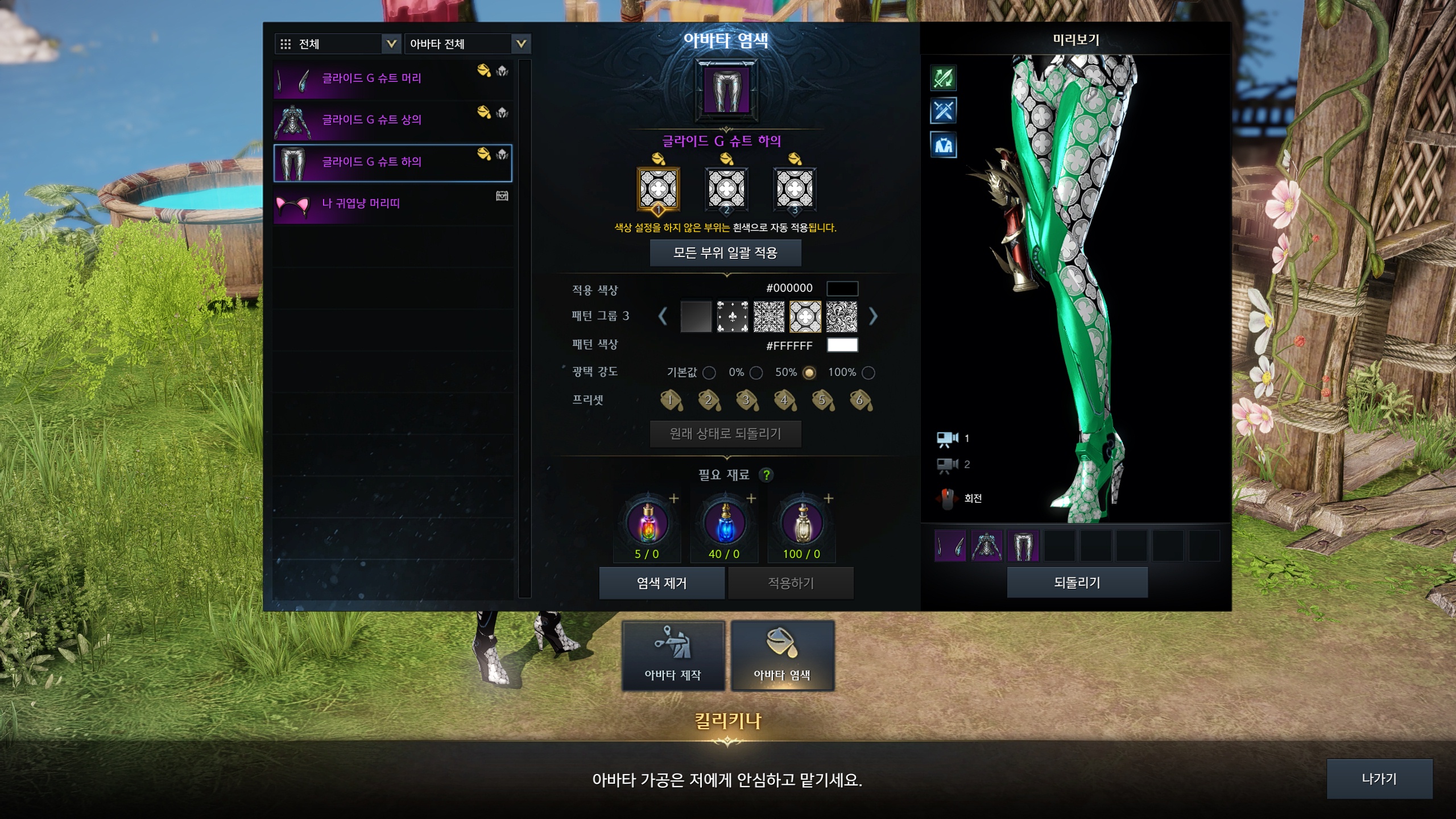
Task: Go to the previous pattern group arrow
Action: 663,316
